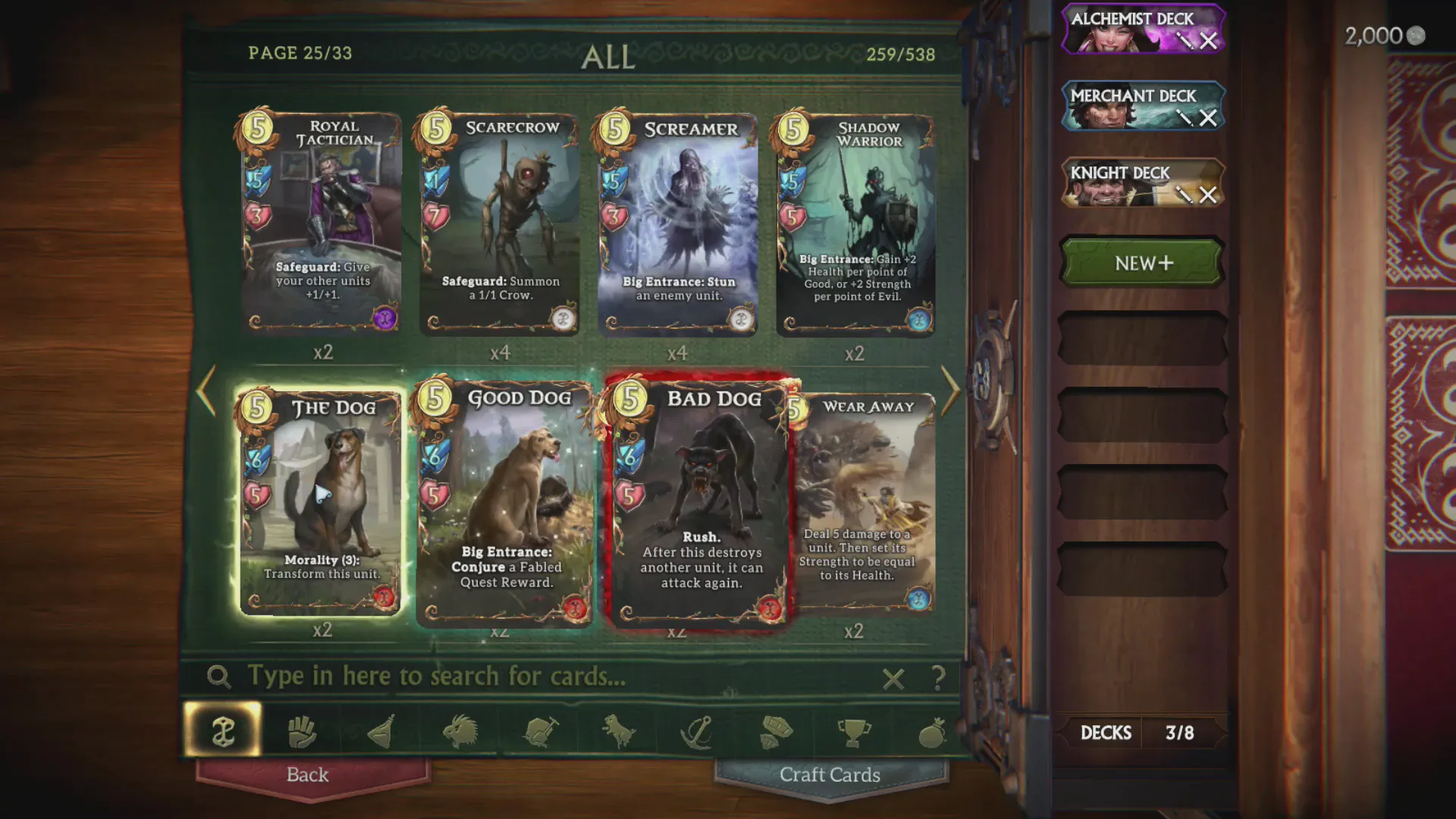Screen dimensions: 1456x819
Task: Select the stacked cards filter icon
Action: pyautogui.click(x=777, y=730)
